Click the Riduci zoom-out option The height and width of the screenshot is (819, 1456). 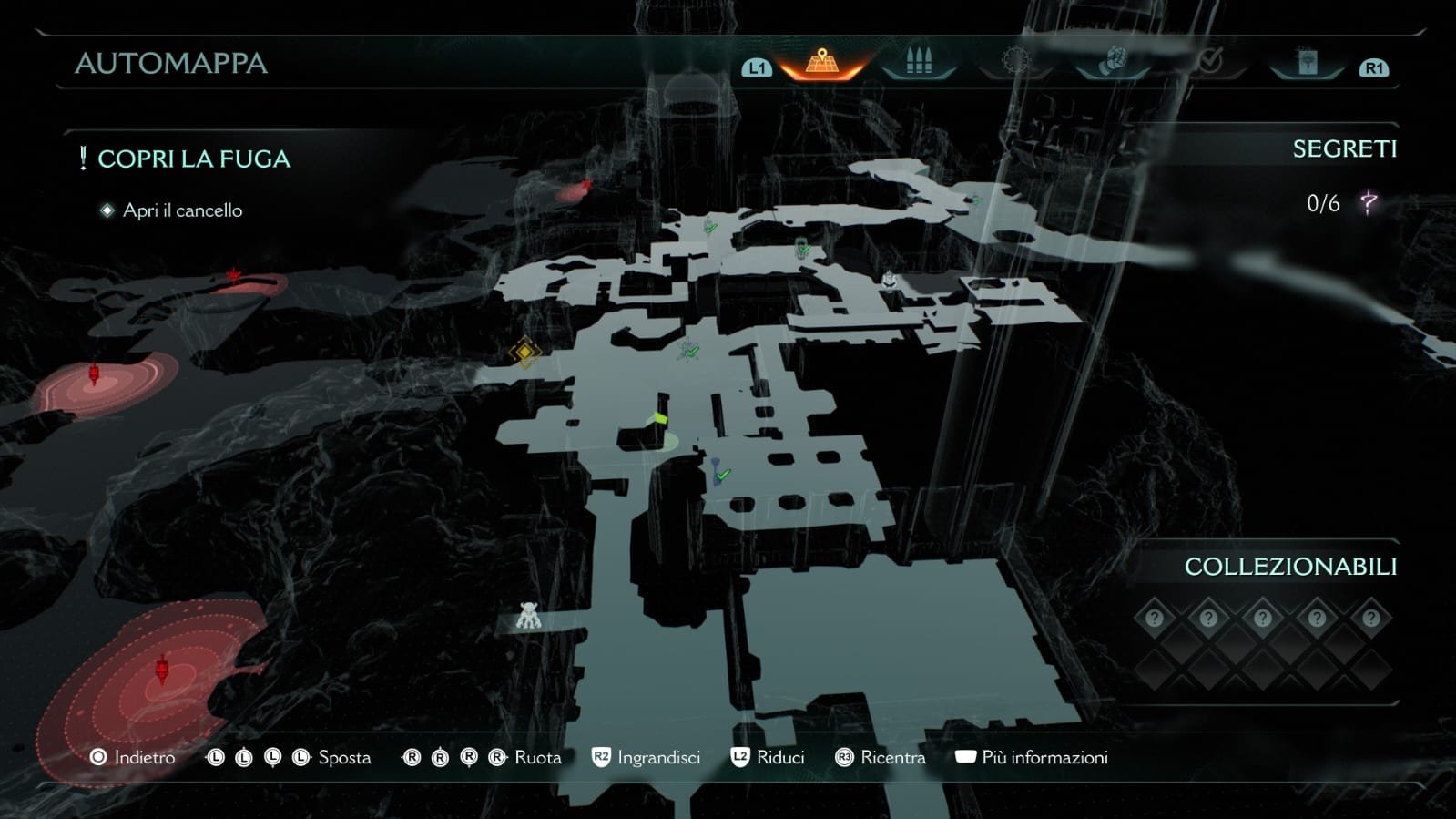pyautogui.click(x=769, y=757)
